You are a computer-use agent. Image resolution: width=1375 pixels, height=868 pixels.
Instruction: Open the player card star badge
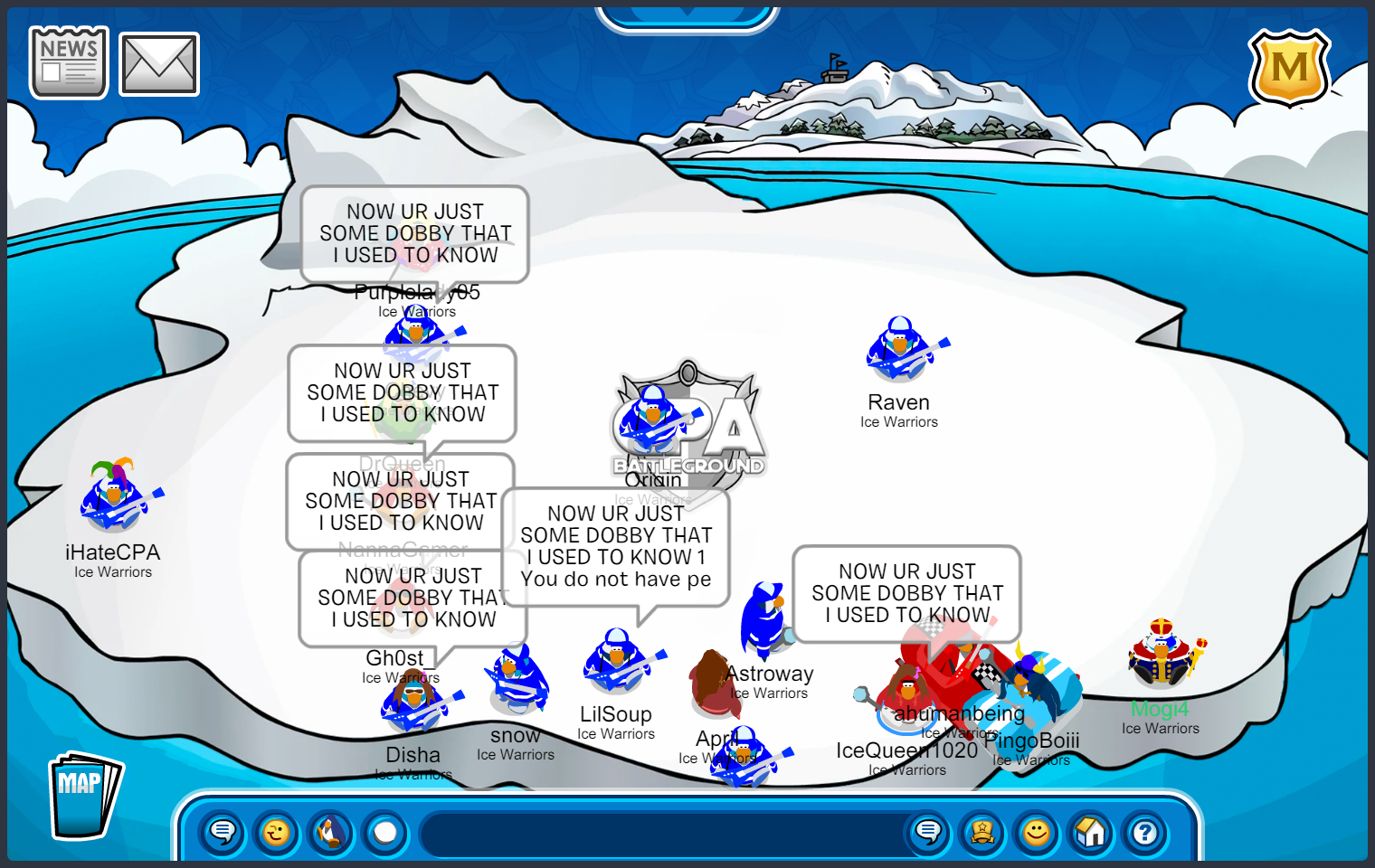[982, 832]
